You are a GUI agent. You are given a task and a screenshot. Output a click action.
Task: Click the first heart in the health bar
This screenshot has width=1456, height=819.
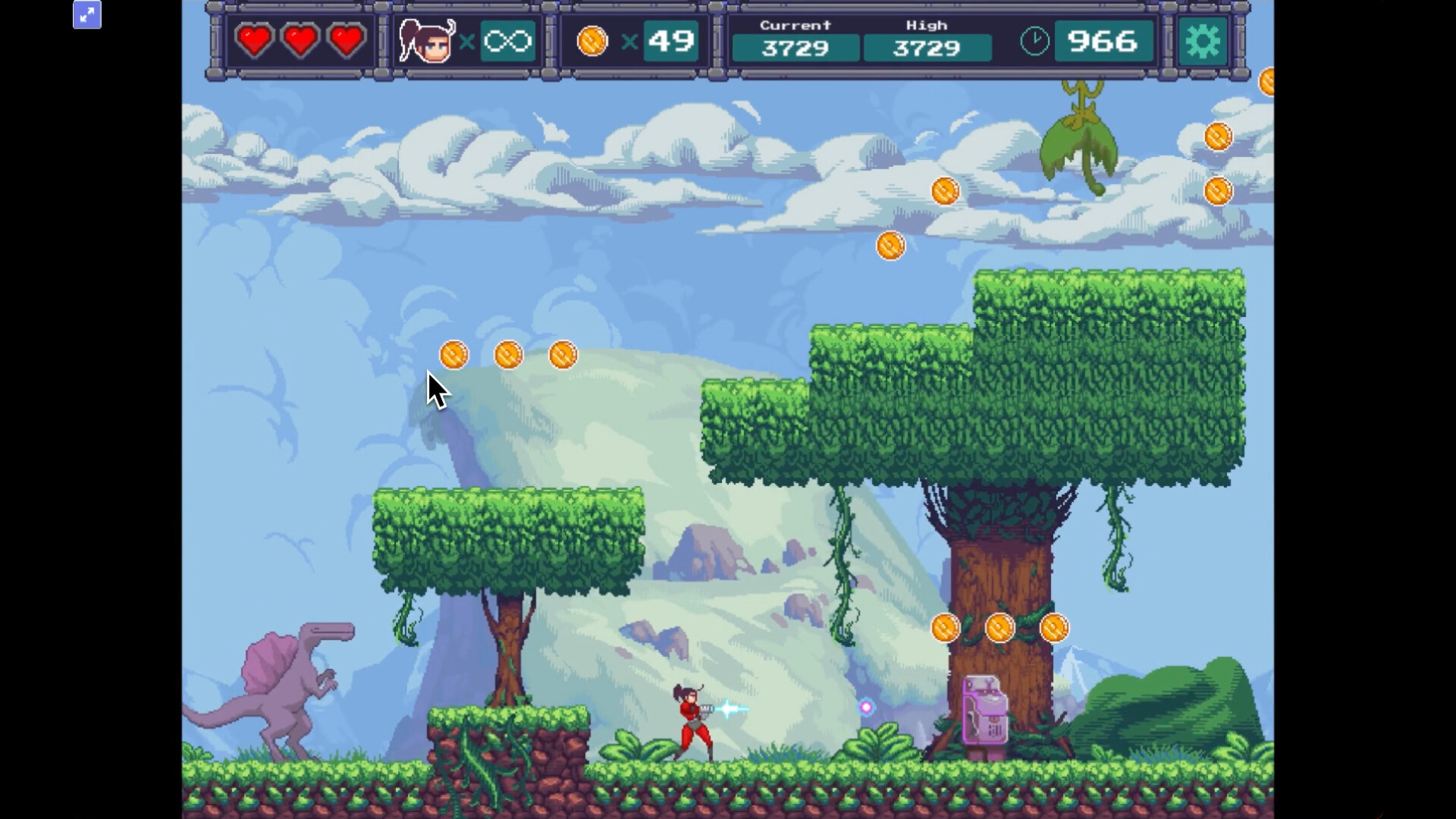click(255, 42)
